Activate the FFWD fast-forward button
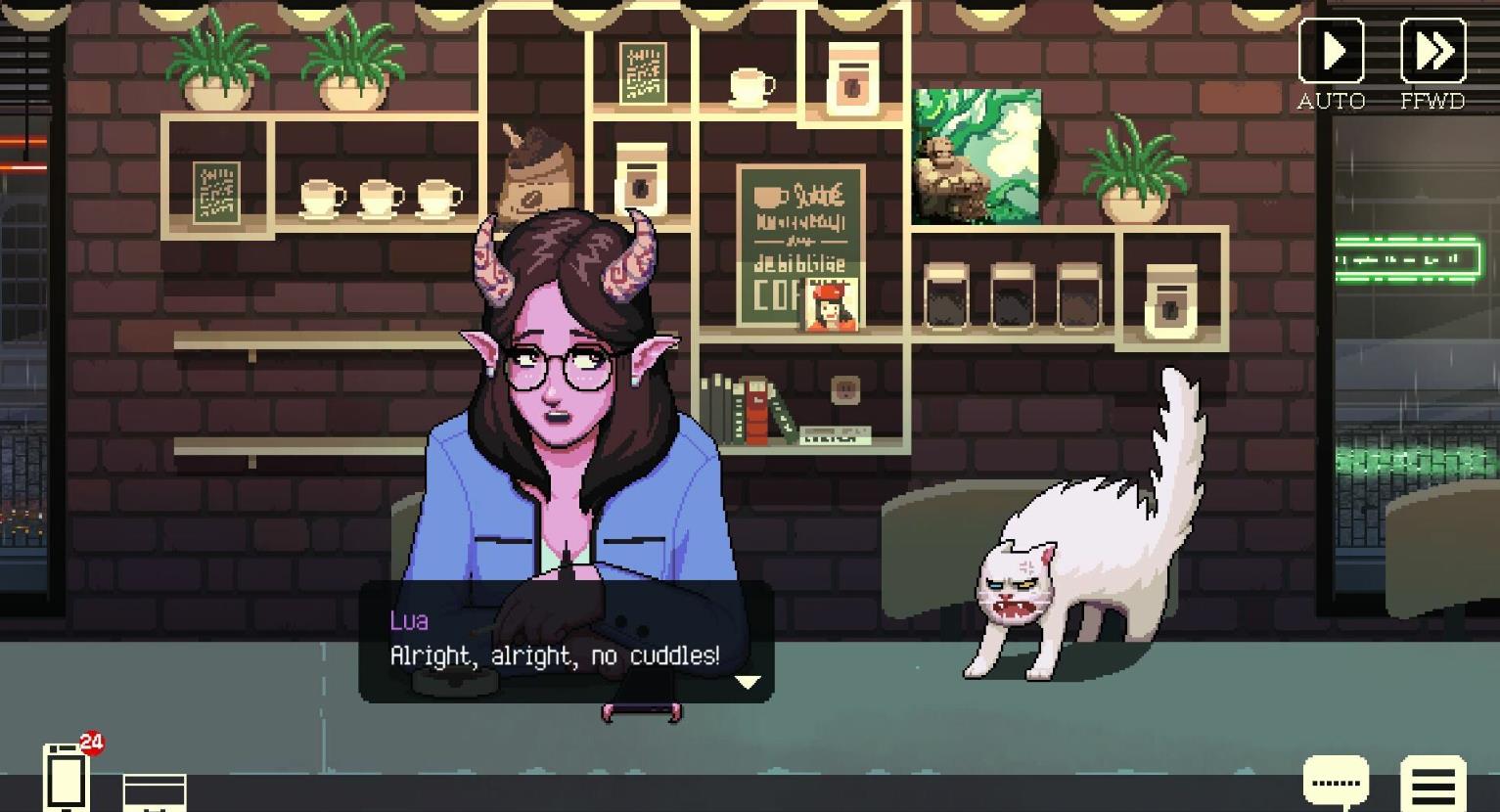This screenshot has height=812, width=1500. point(1432,51)
